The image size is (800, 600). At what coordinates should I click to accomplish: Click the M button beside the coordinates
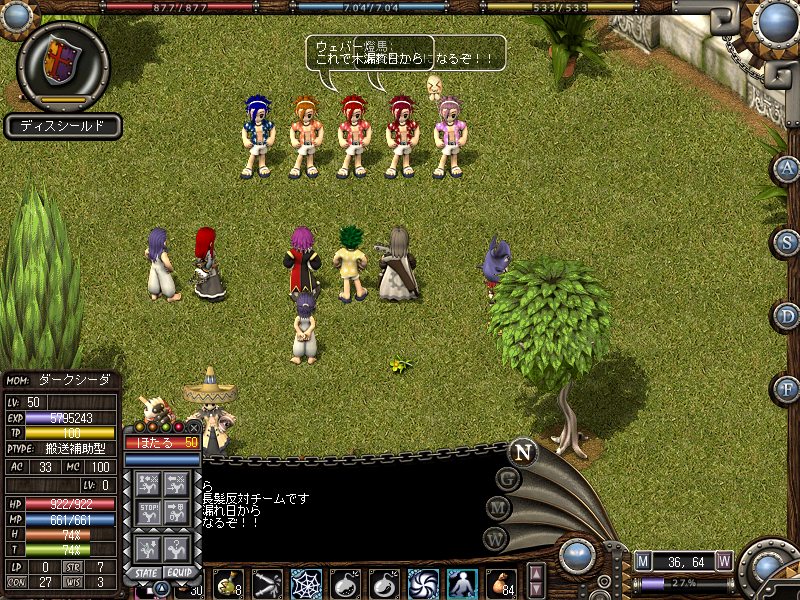(x=643, y=560)
